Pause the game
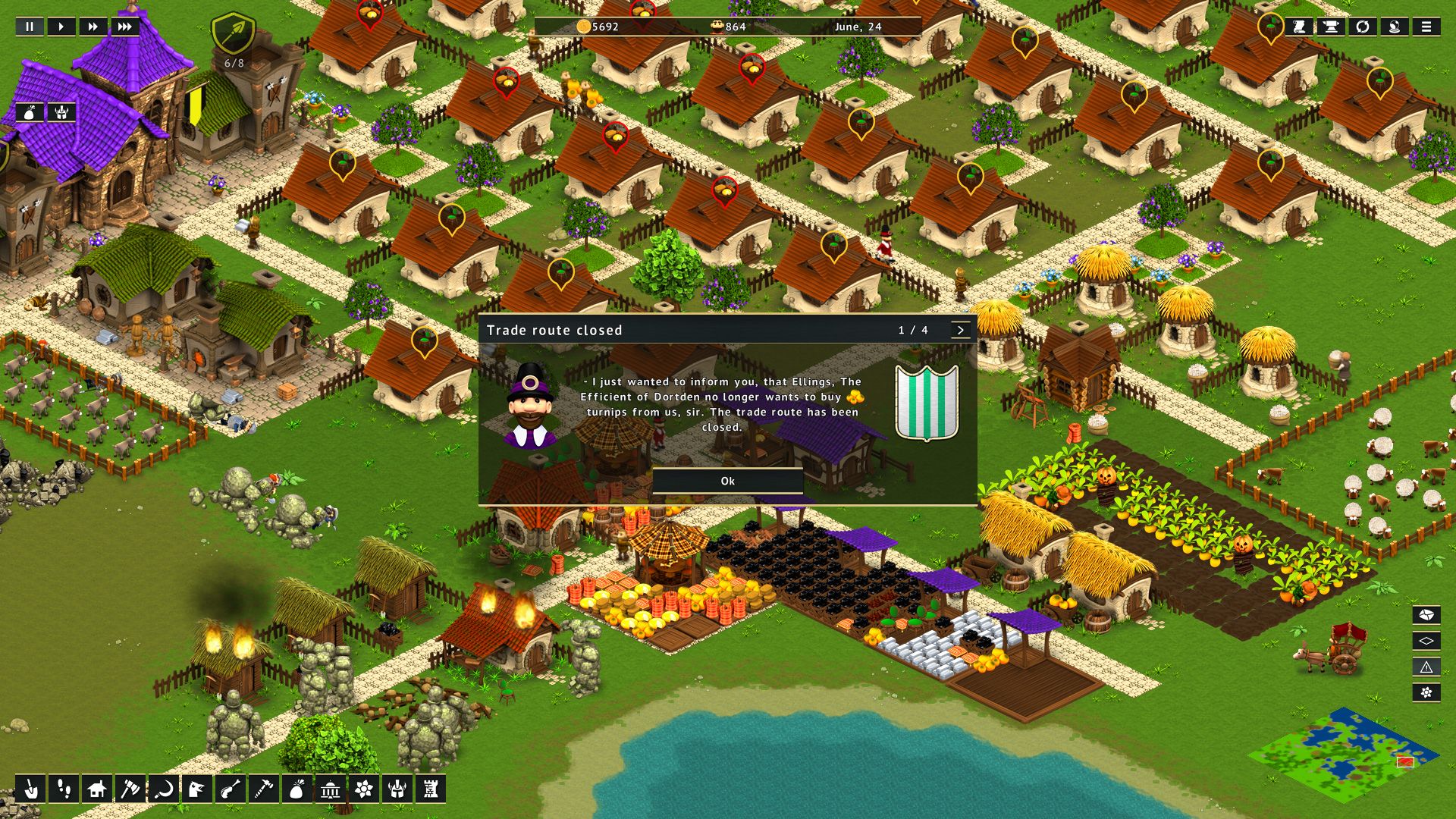 tap(30, 27)
